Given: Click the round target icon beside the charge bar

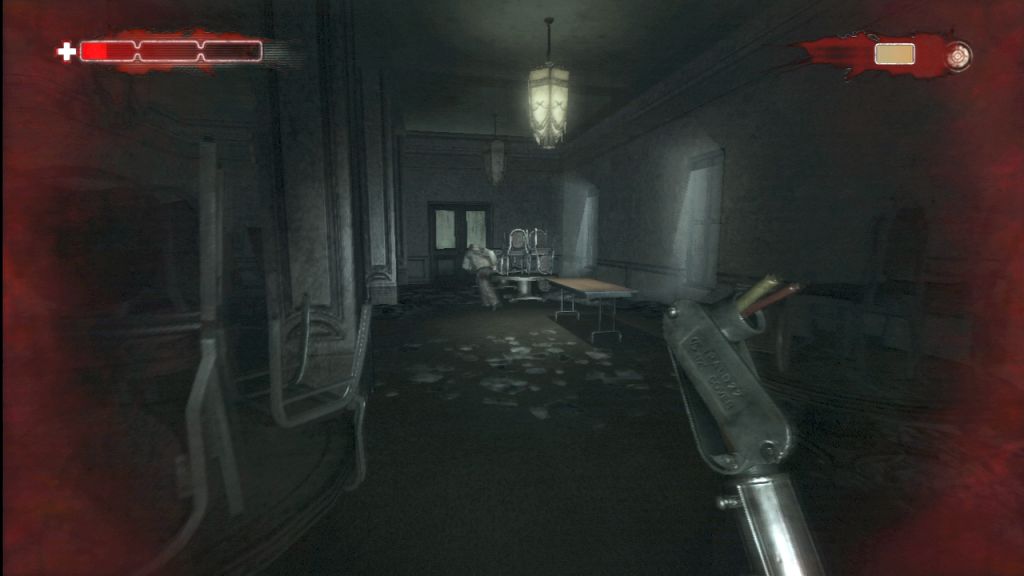Looking at the screenshot, I should 958,53.
